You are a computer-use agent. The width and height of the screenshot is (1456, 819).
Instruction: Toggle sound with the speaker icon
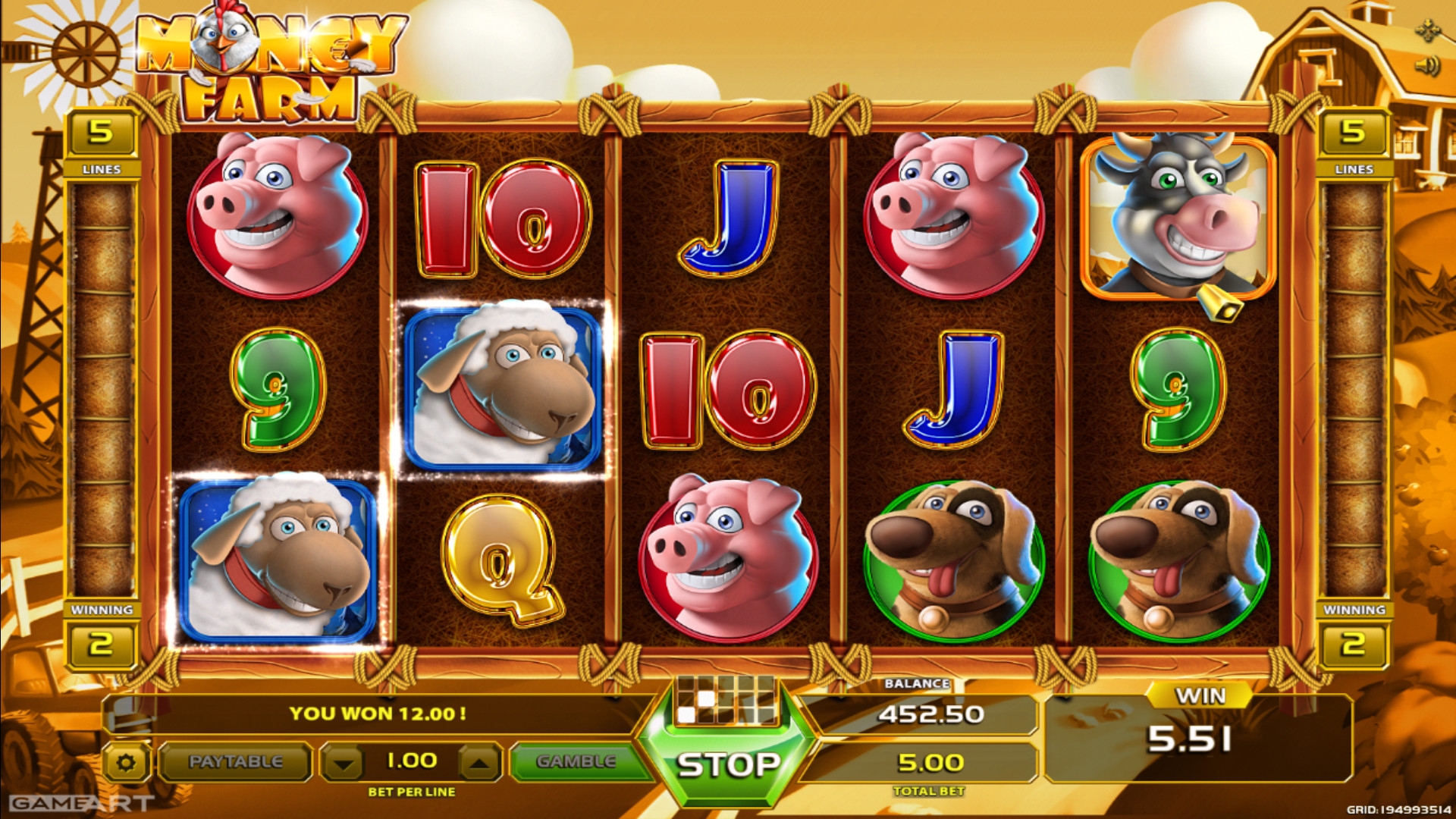pyautogui.click(x=1427, y=66)
